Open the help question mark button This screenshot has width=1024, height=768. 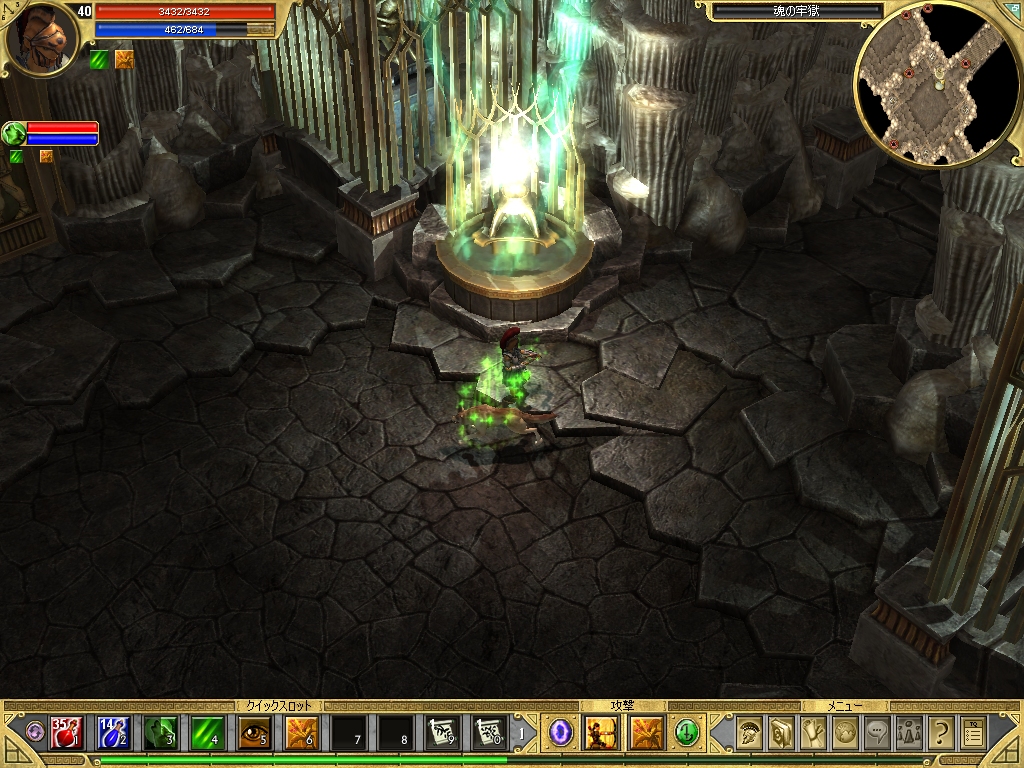(x=940, y=733)
